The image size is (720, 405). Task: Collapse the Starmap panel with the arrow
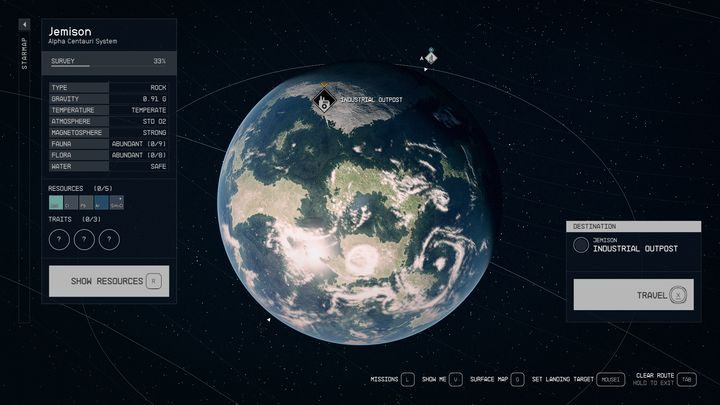click(x=25, y=24)
